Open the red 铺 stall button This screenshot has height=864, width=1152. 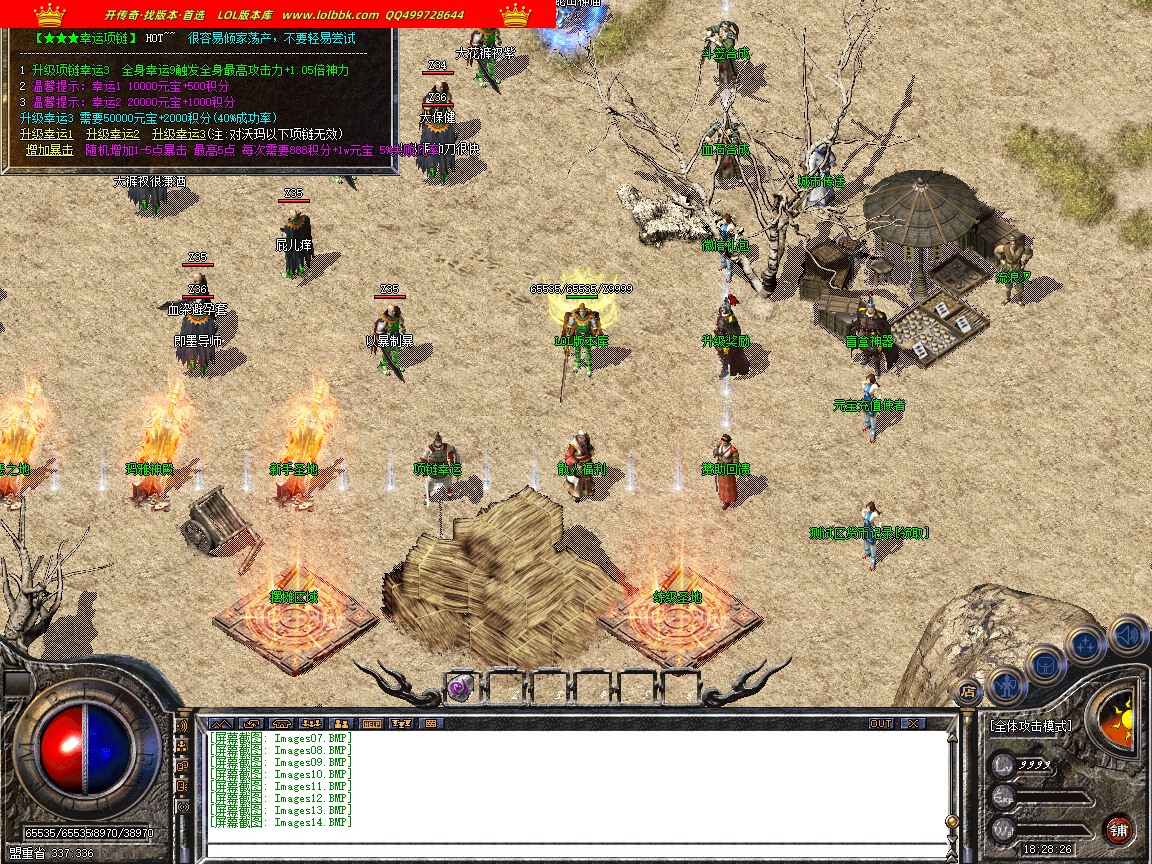[1119, 829]
